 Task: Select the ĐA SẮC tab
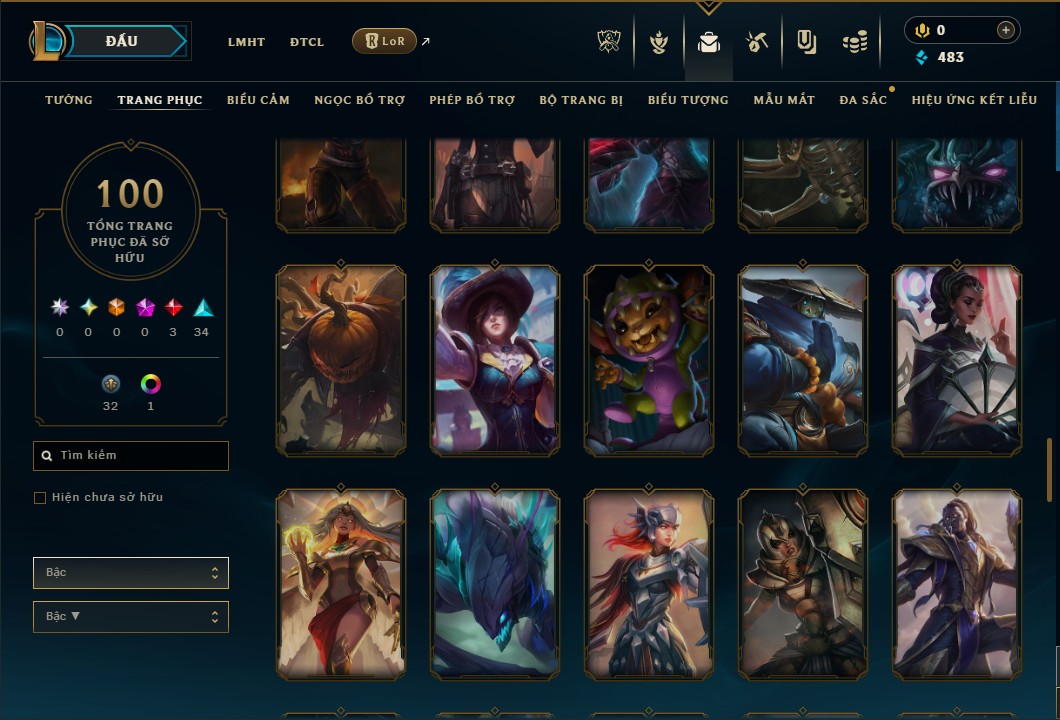tap(863, 100)
